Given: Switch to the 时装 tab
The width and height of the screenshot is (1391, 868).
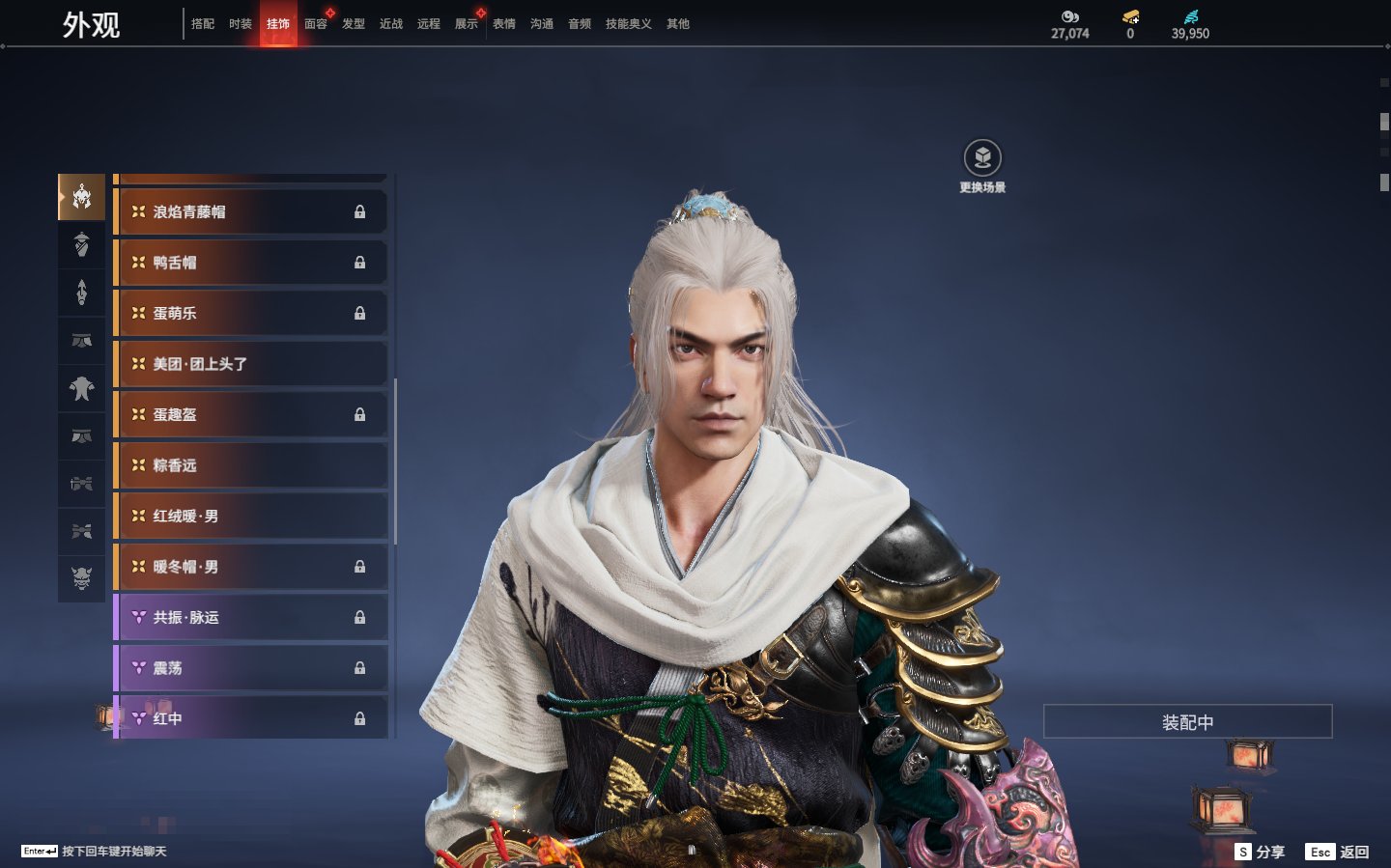Looking at the screenshot, I should 241,24.
